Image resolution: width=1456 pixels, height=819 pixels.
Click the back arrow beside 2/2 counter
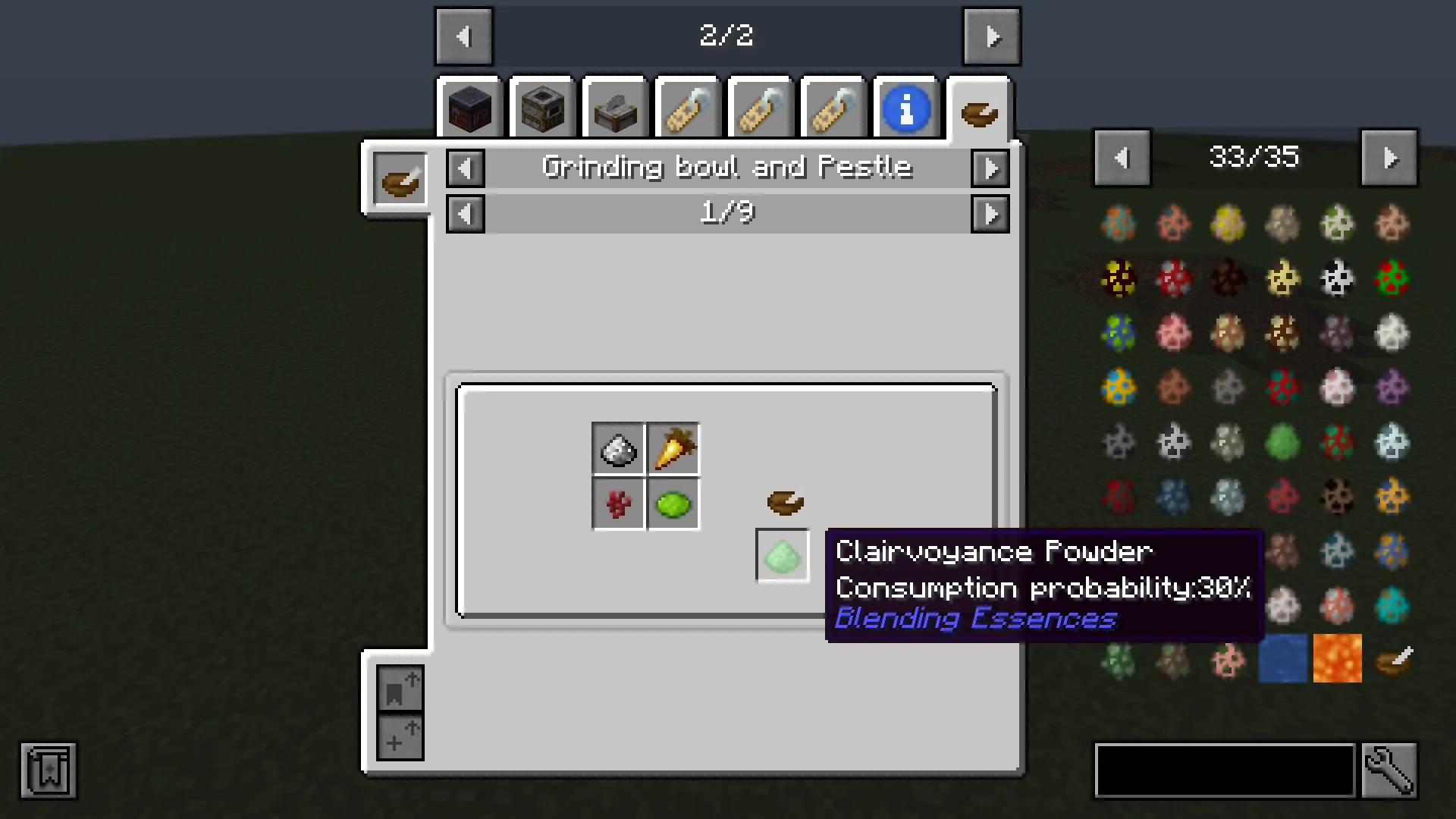[x=464, y=36]
